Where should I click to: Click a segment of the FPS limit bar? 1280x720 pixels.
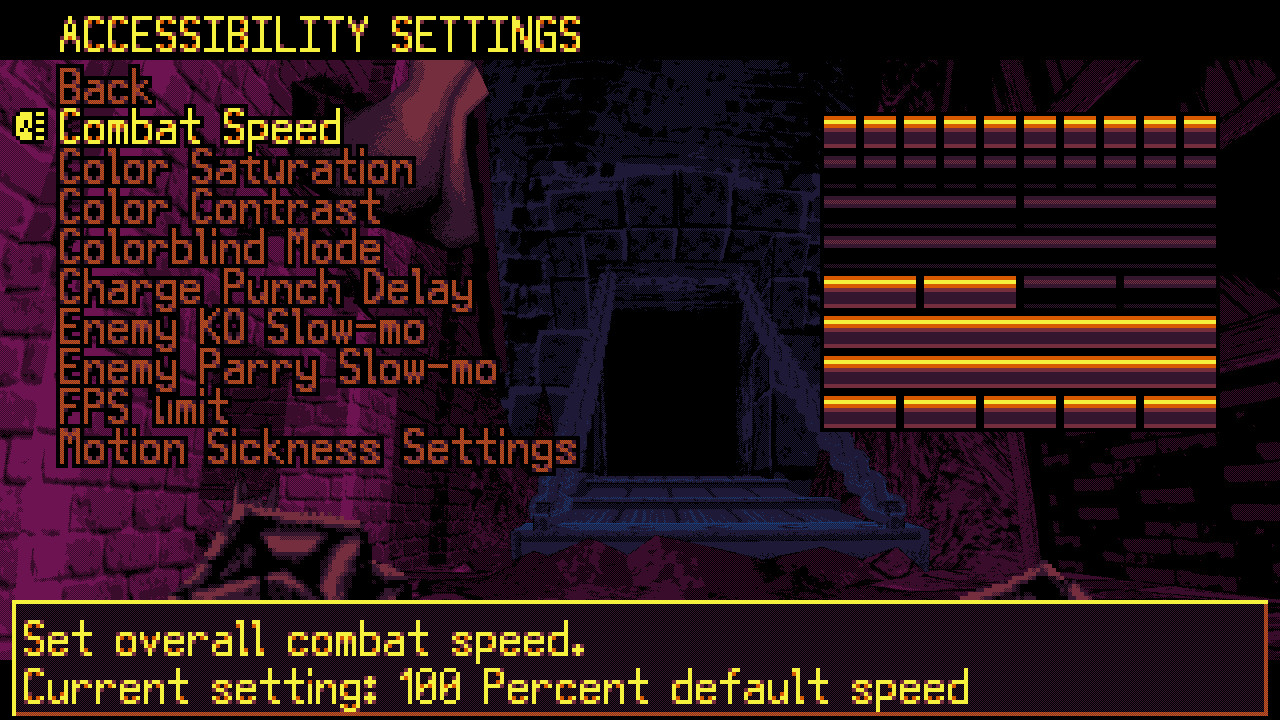pyautogui.click(x=940, y=408)
